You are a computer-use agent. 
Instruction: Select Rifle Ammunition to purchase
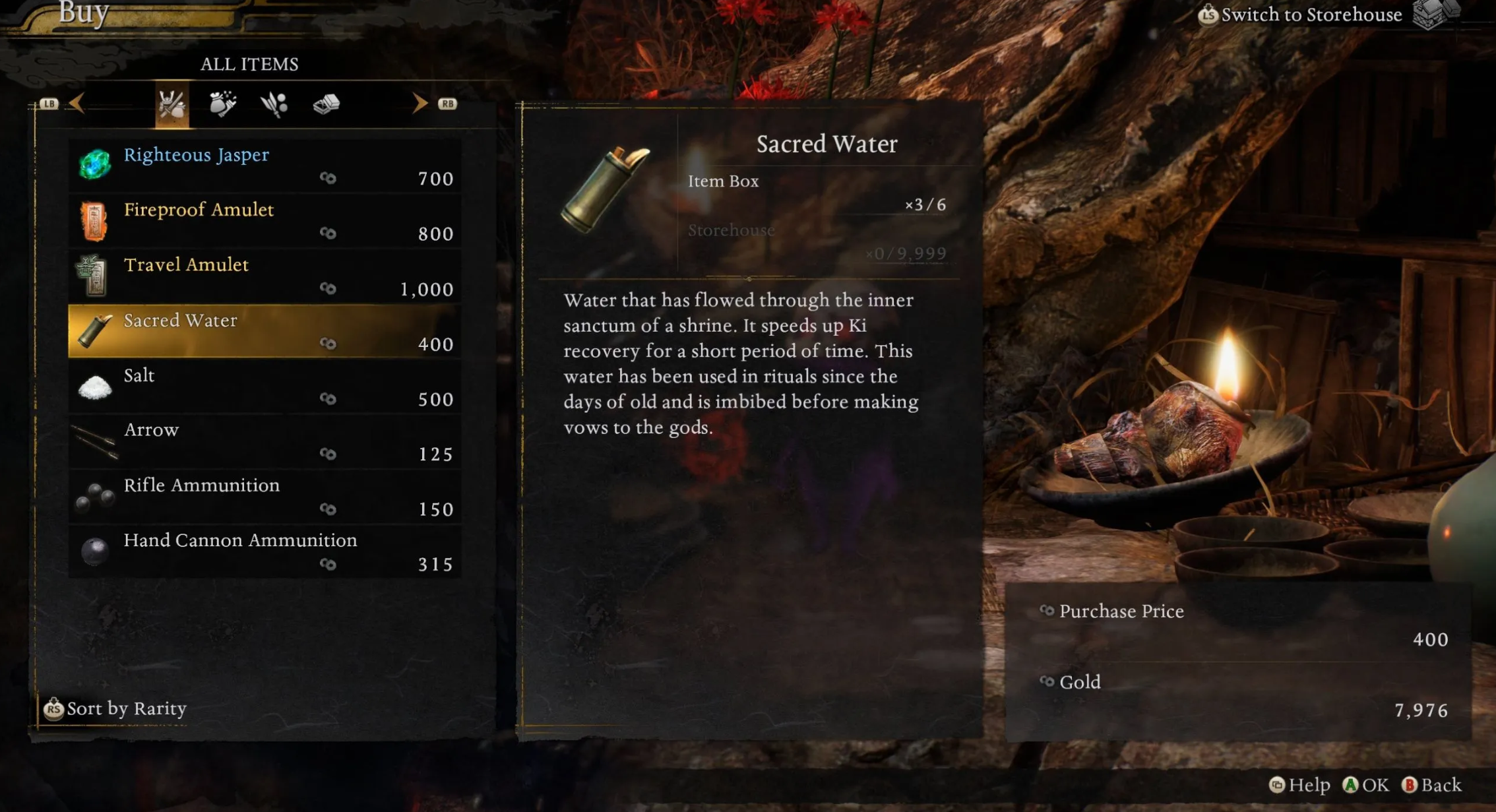click(x=264, y=497)
